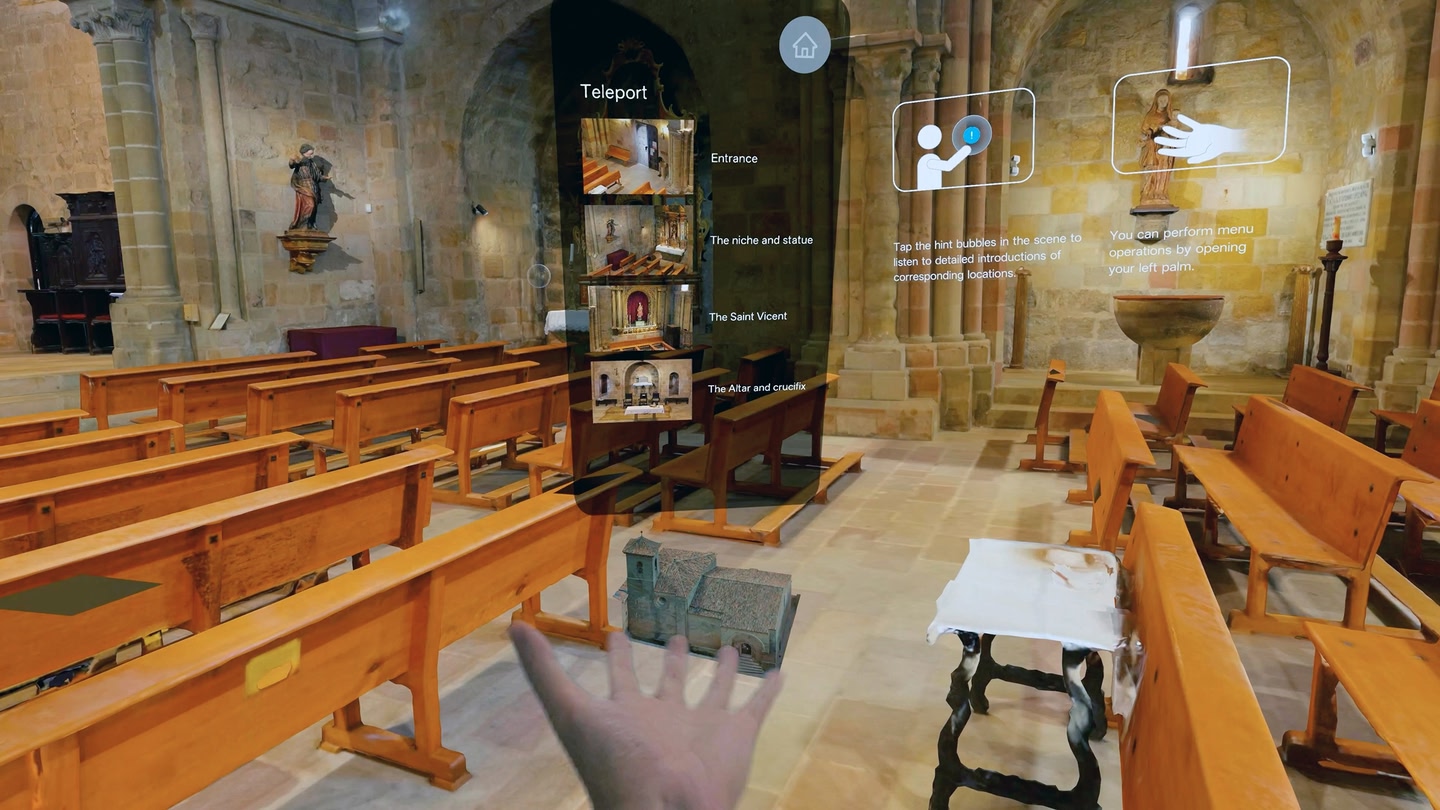This screenshot has width=1440, height=810.
Task: Choose The niche and statue thumbnail
Action: pos(638,240)
